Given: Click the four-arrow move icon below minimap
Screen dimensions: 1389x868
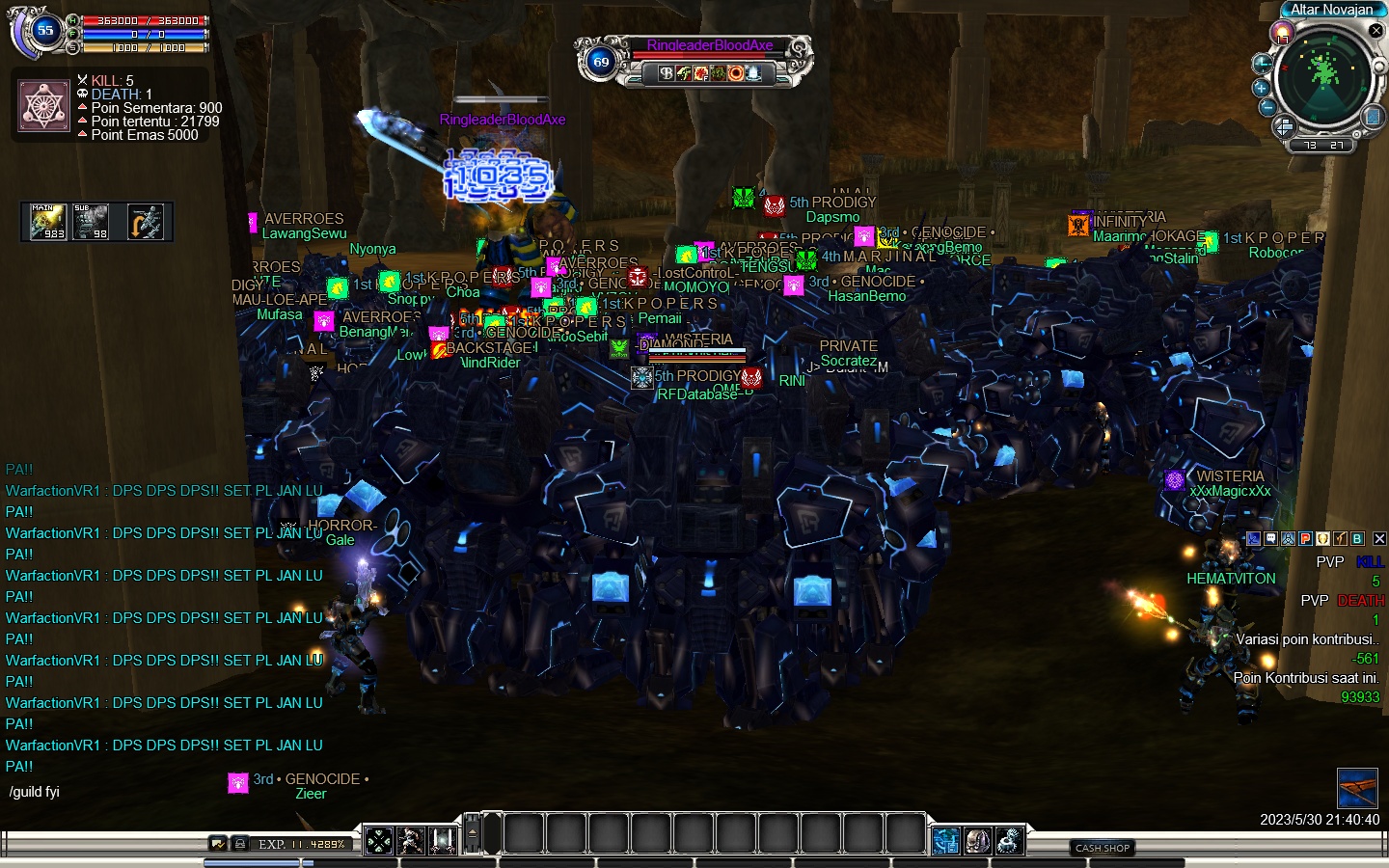Looking at the screenshot, I should (1284, 126).
